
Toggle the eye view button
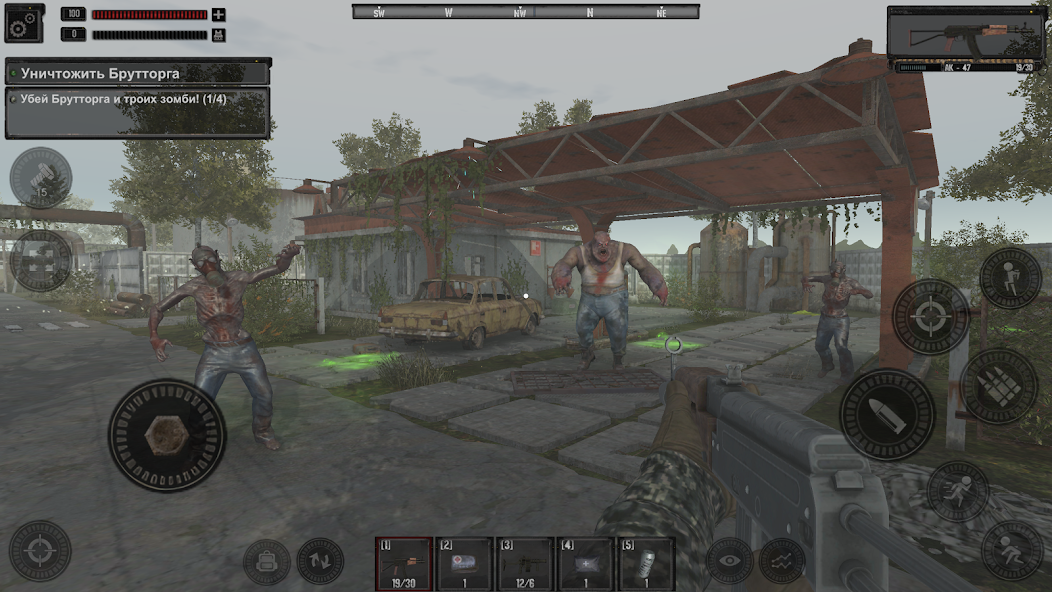click(730, 561)
